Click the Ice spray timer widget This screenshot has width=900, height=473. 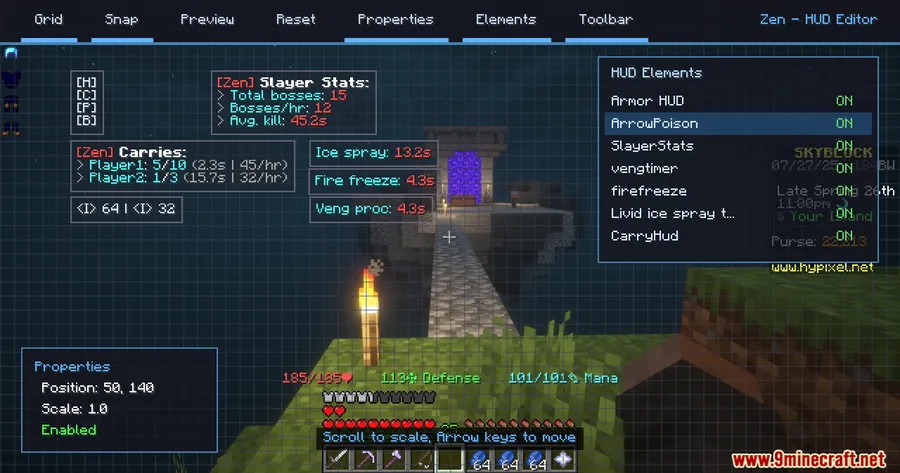(372, 153)
